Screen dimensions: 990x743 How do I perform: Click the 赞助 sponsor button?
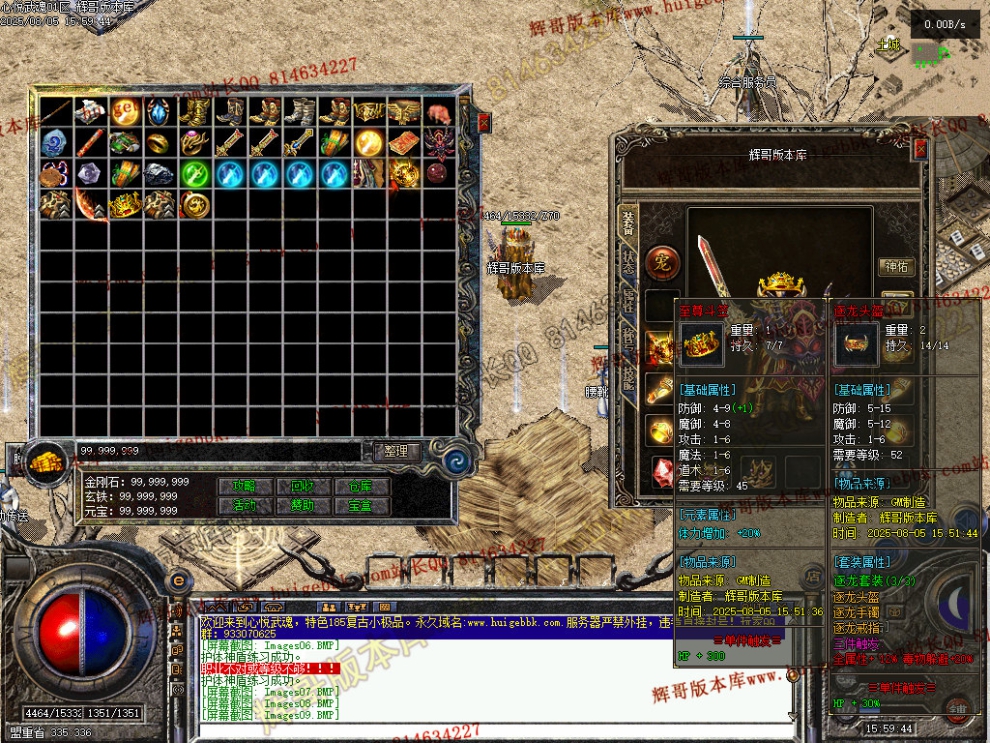302,506
